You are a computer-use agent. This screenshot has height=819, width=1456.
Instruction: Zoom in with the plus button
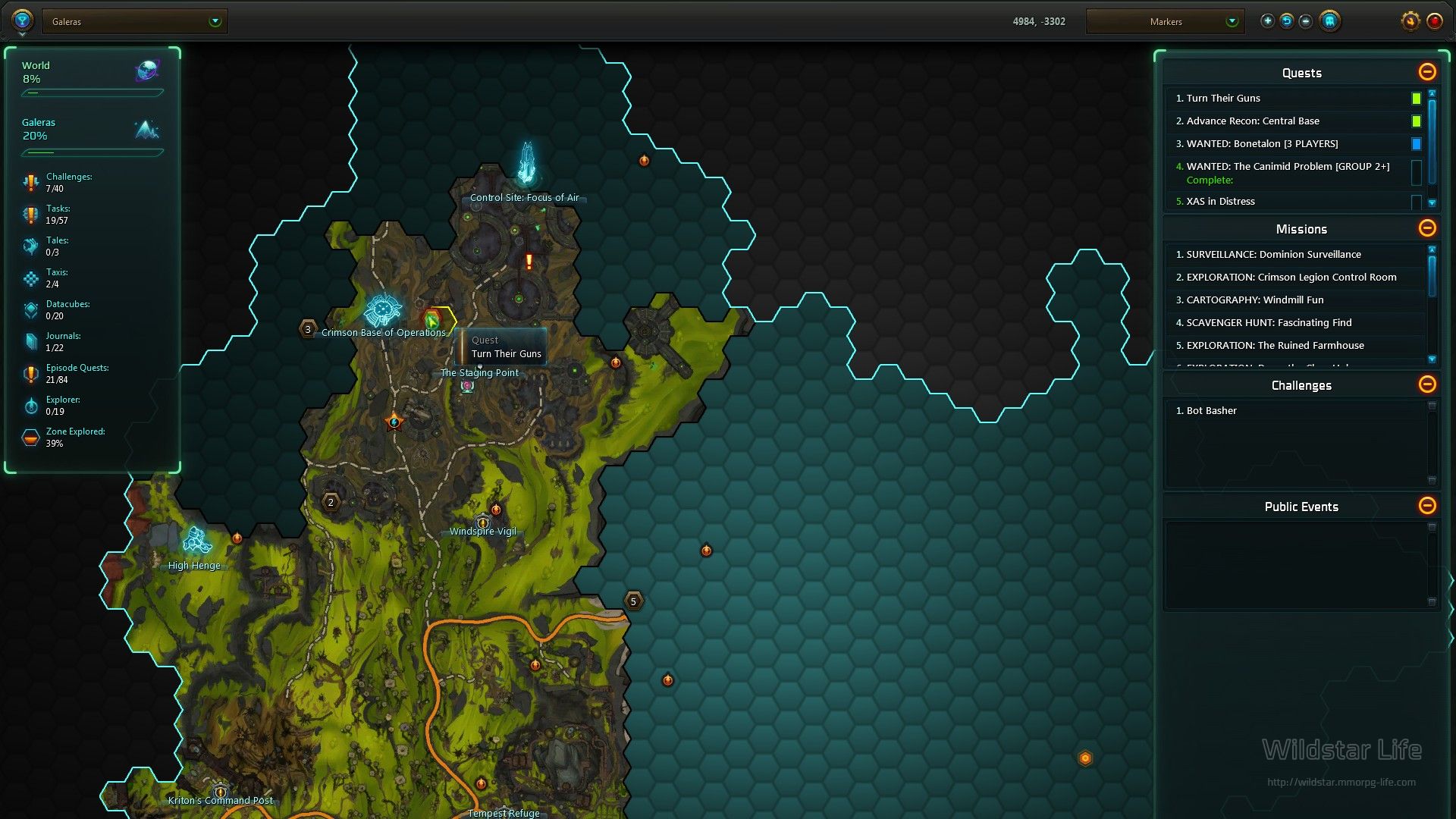(x=1267, y=21)
